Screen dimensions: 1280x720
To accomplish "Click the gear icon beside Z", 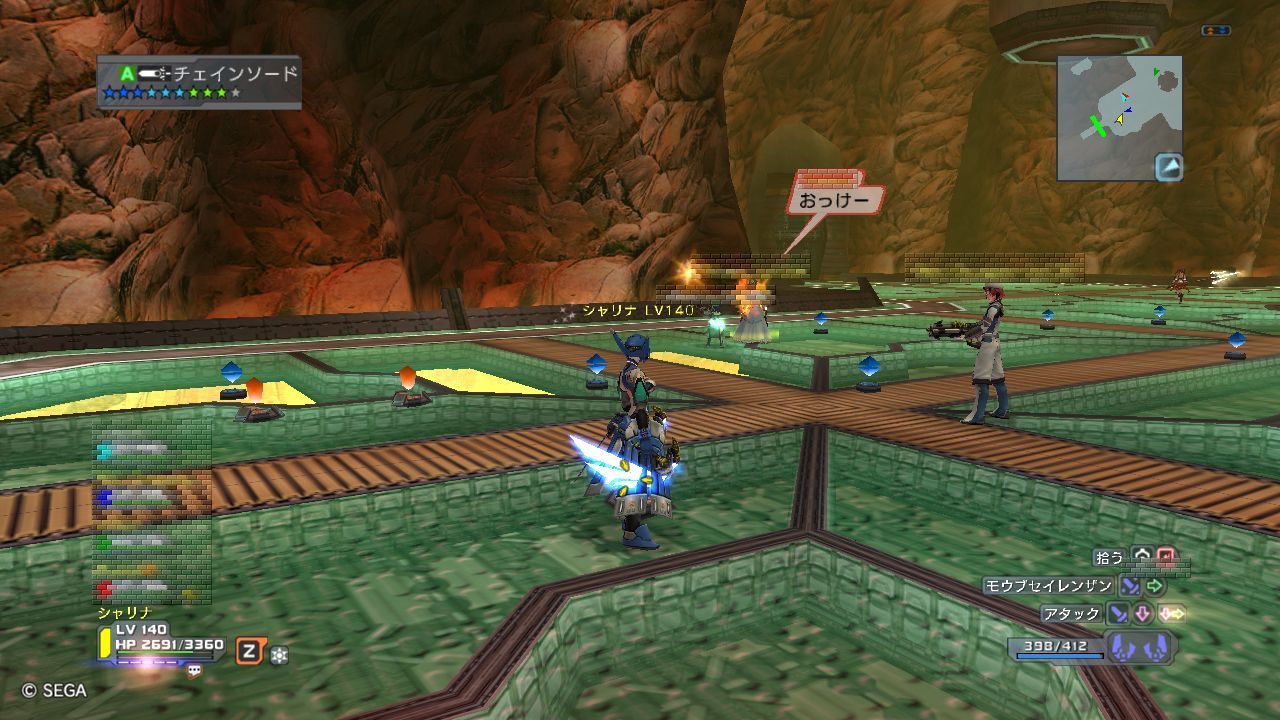I will point(279,655).
